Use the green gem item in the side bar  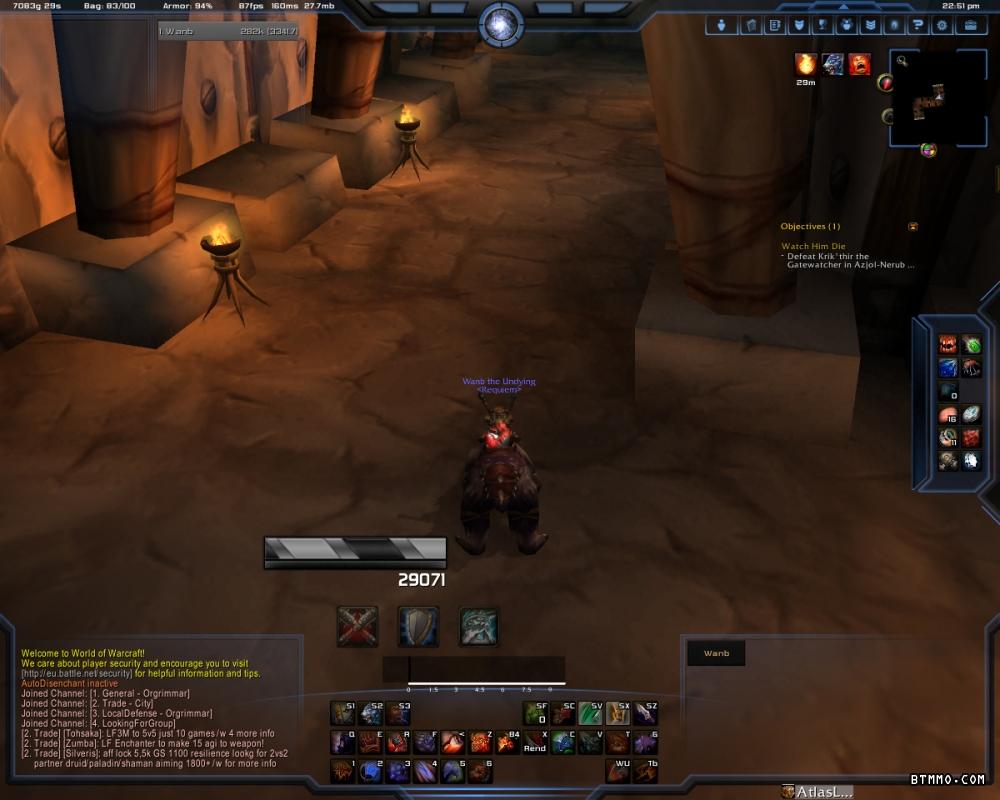point(971,345)
